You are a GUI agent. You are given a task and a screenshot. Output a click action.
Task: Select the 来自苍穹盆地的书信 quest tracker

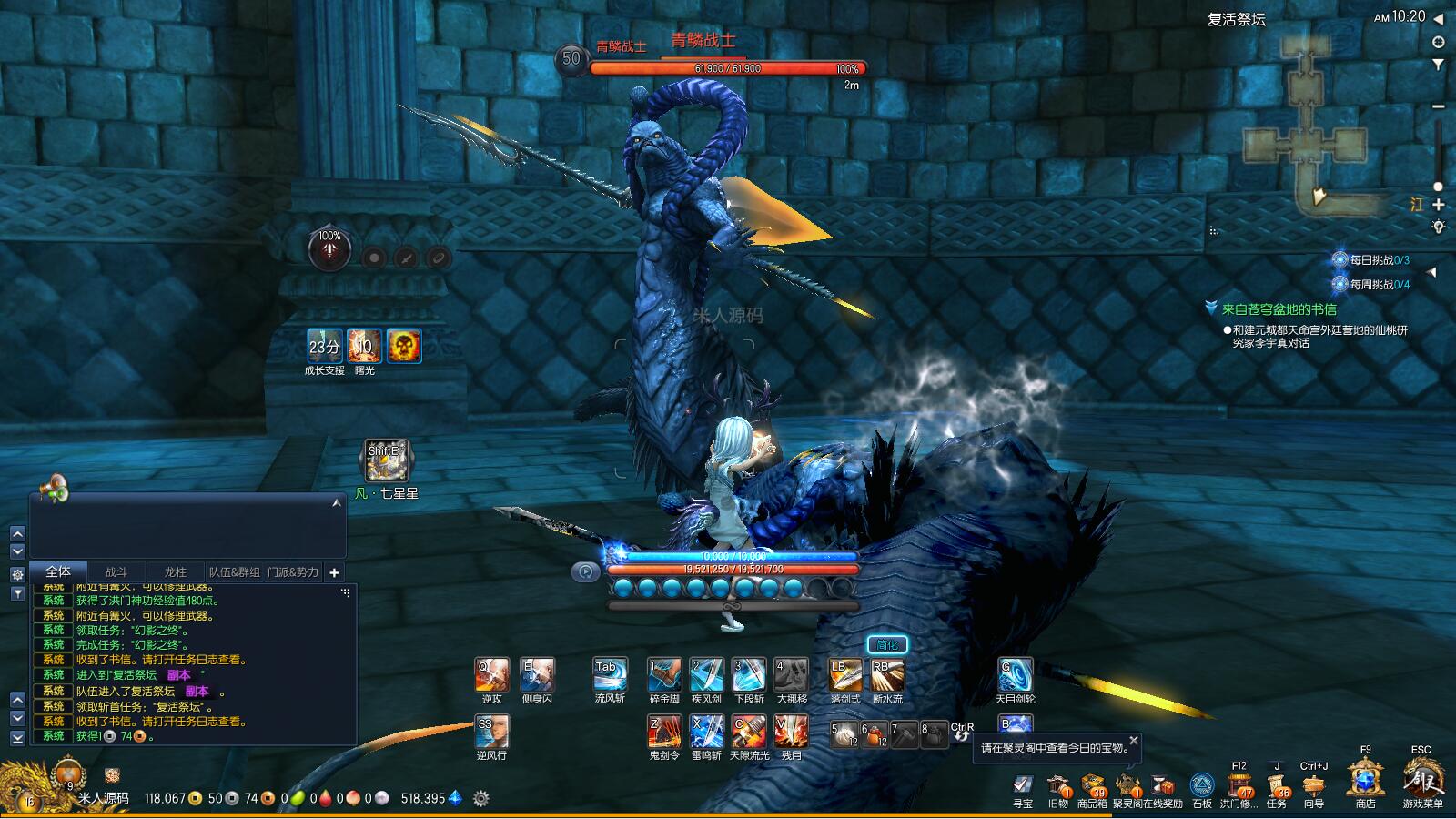(x=1279, y=309)
